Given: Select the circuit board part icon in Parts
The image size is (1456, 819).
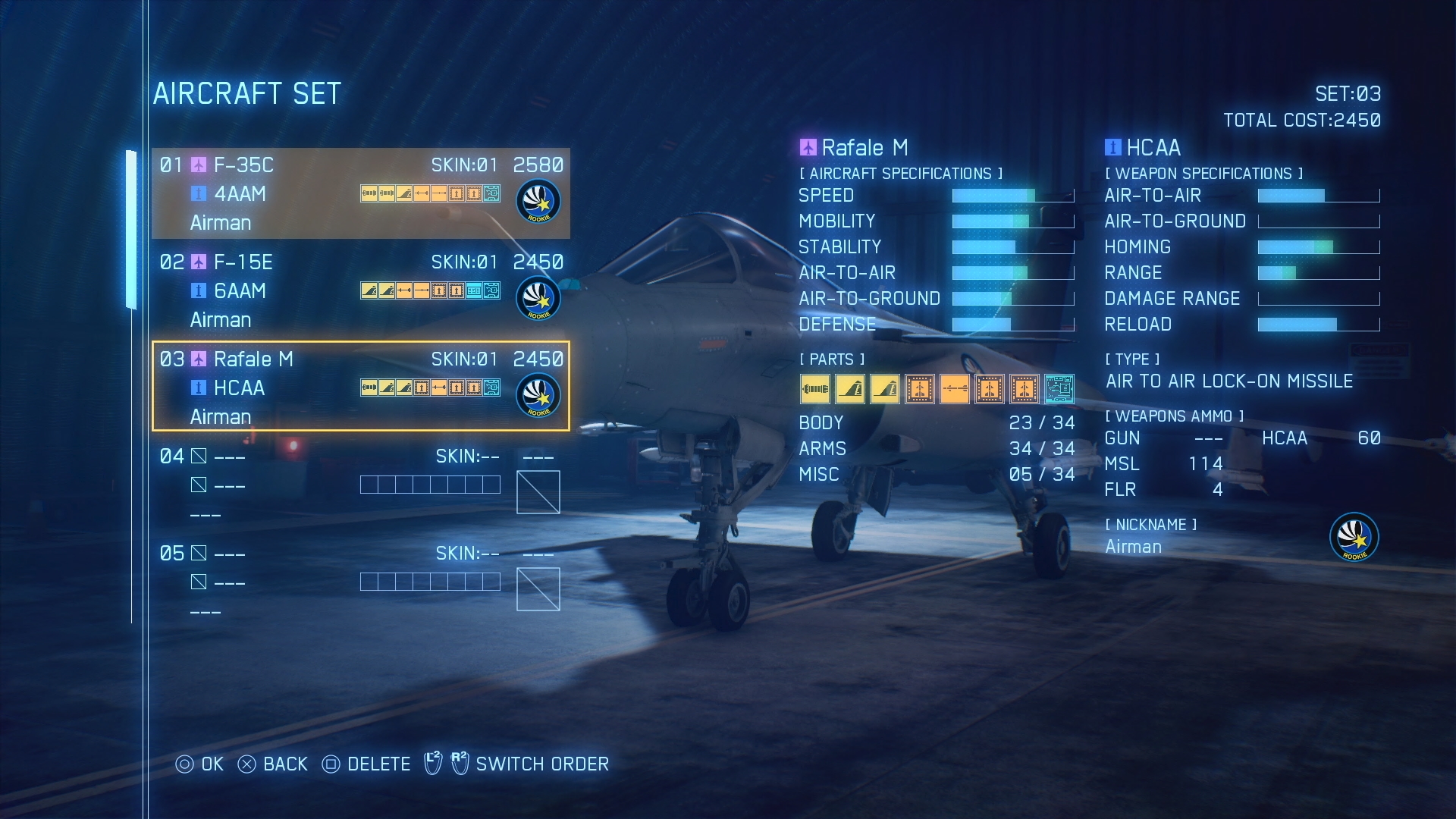Looking at the screenshot, I should [1059, 390].
